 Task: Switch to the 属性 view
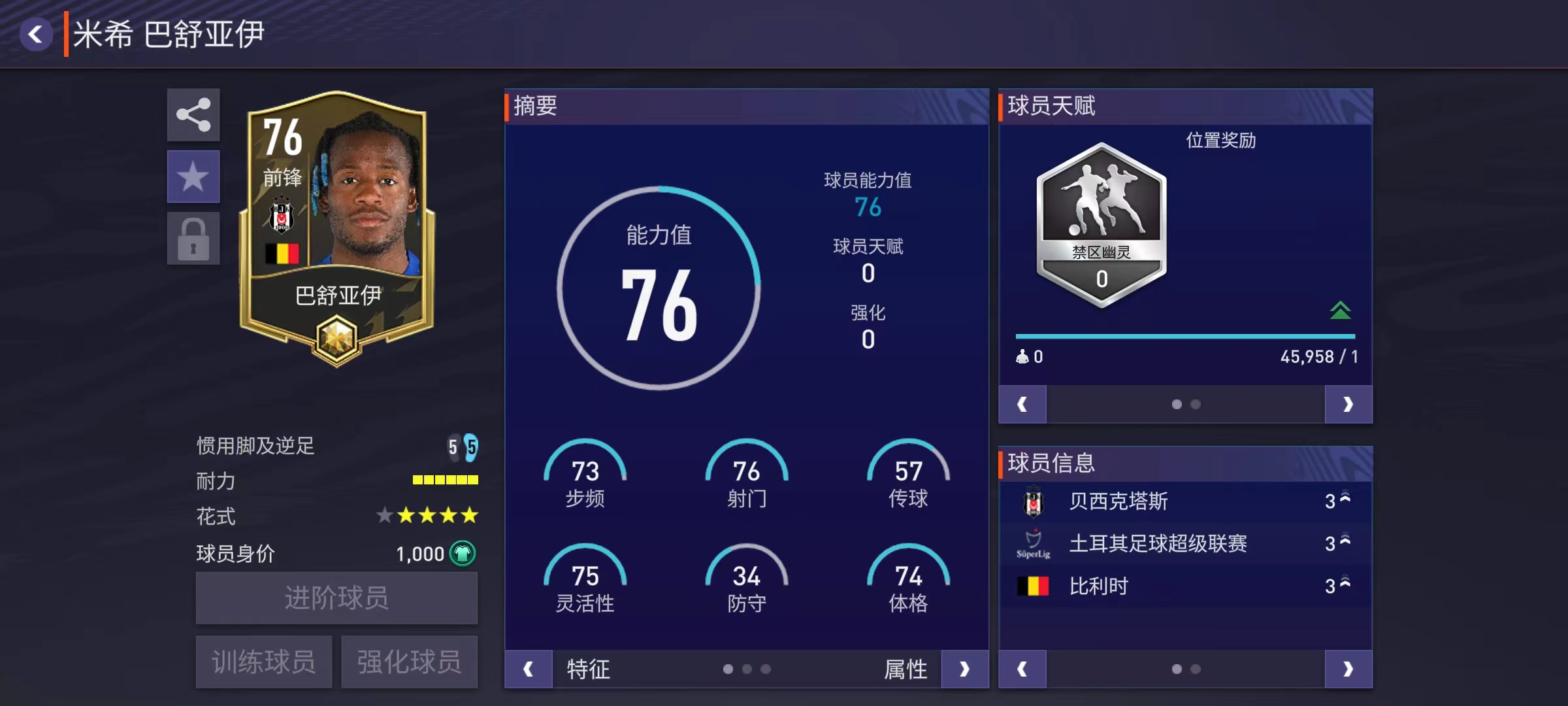(907, 669)
